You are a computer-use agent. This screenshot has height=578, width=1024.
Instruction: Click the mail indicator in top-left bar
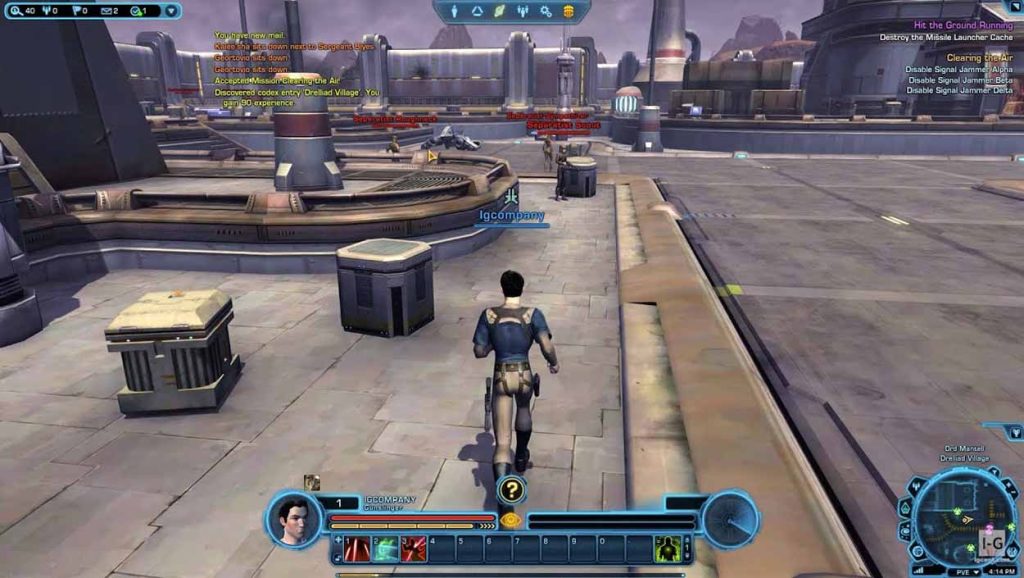pyautogui.click(x=106, y=11)
